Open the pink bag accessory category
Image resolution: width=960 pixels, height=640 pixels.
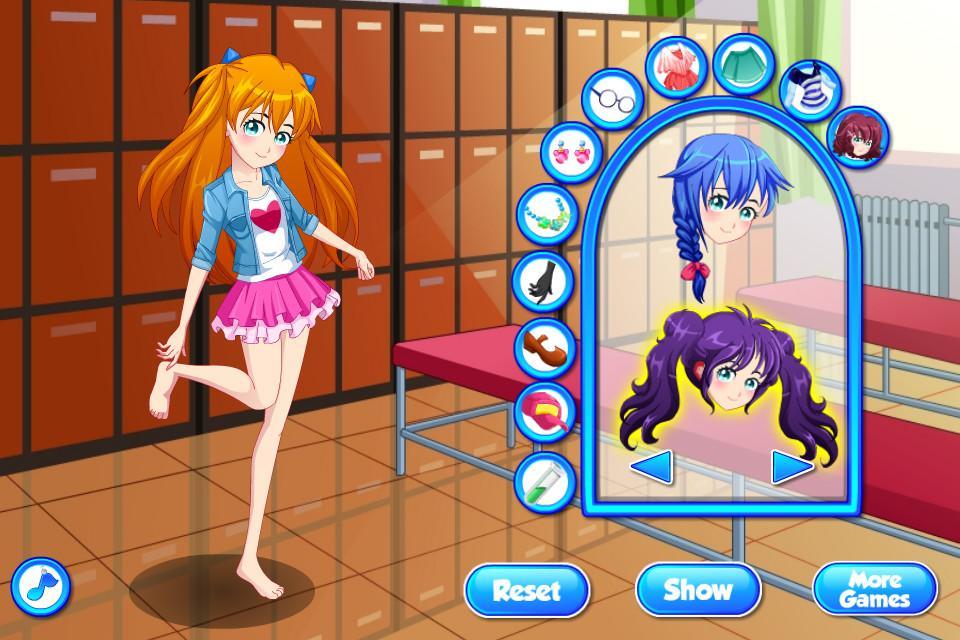(x=546, y=411)
